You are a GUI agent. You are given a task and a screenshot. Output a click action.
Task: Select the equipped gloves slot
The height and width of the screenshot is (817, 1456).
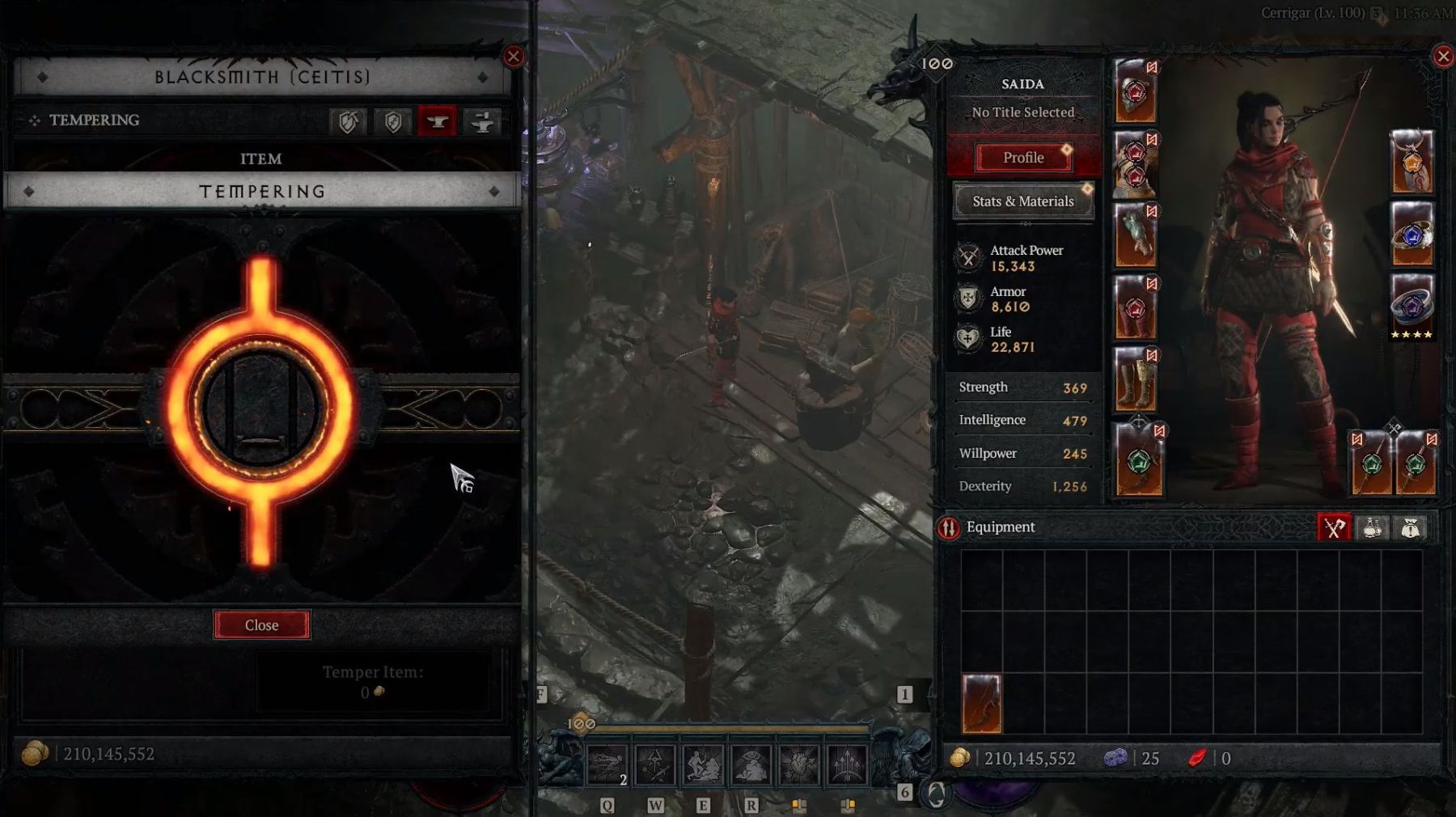pos(1136,235)
